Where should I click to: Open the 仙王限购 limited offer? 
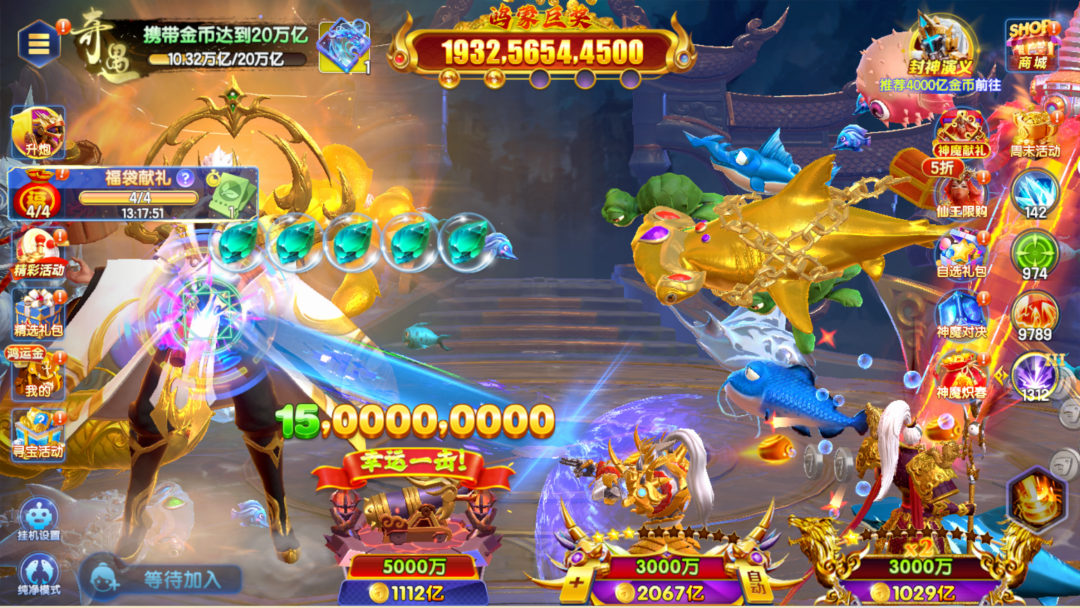[x=962, y=193]
